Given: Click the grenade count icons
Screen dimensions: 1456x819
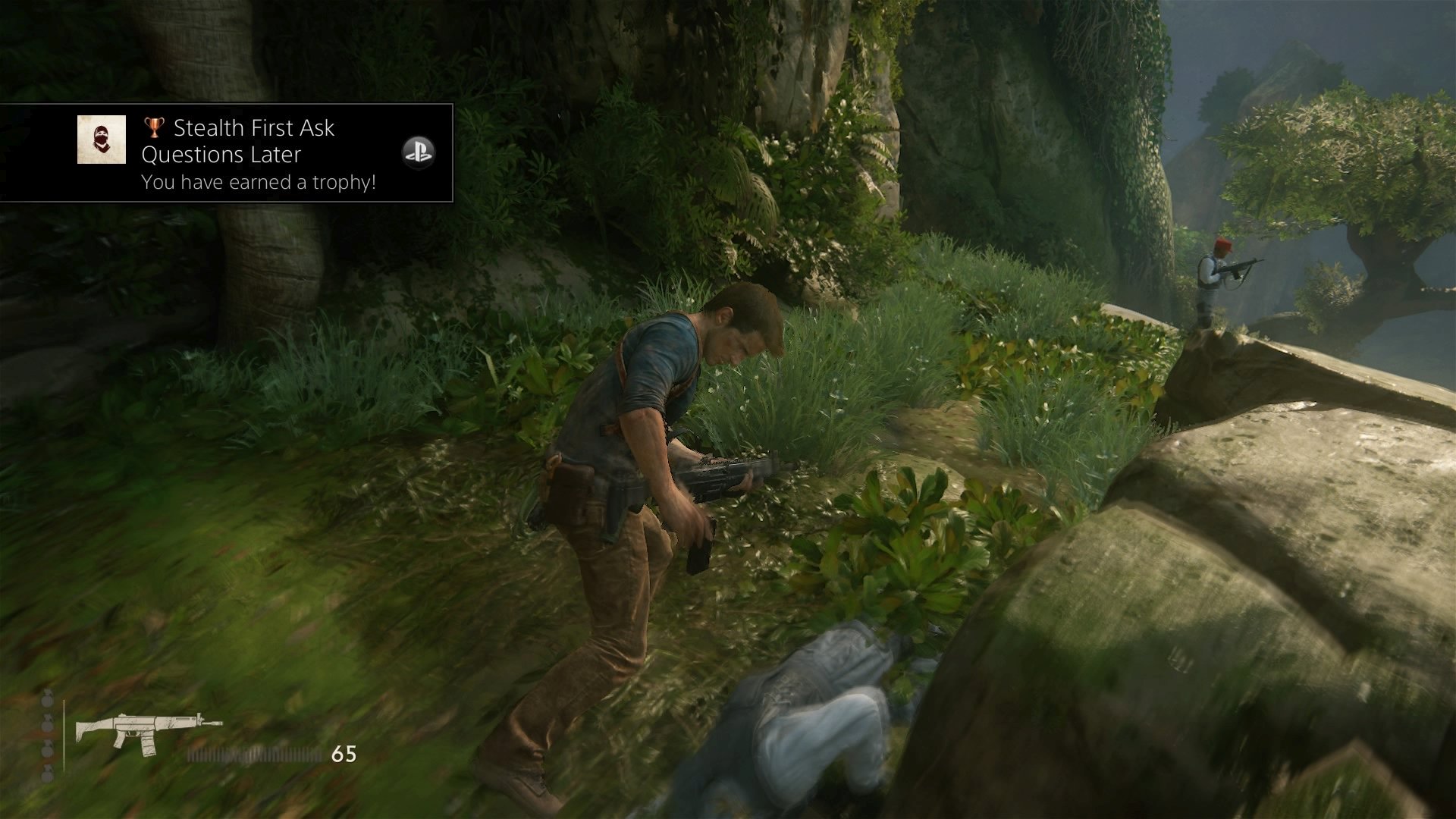Looking at the screenshot, I should point(48,736).
